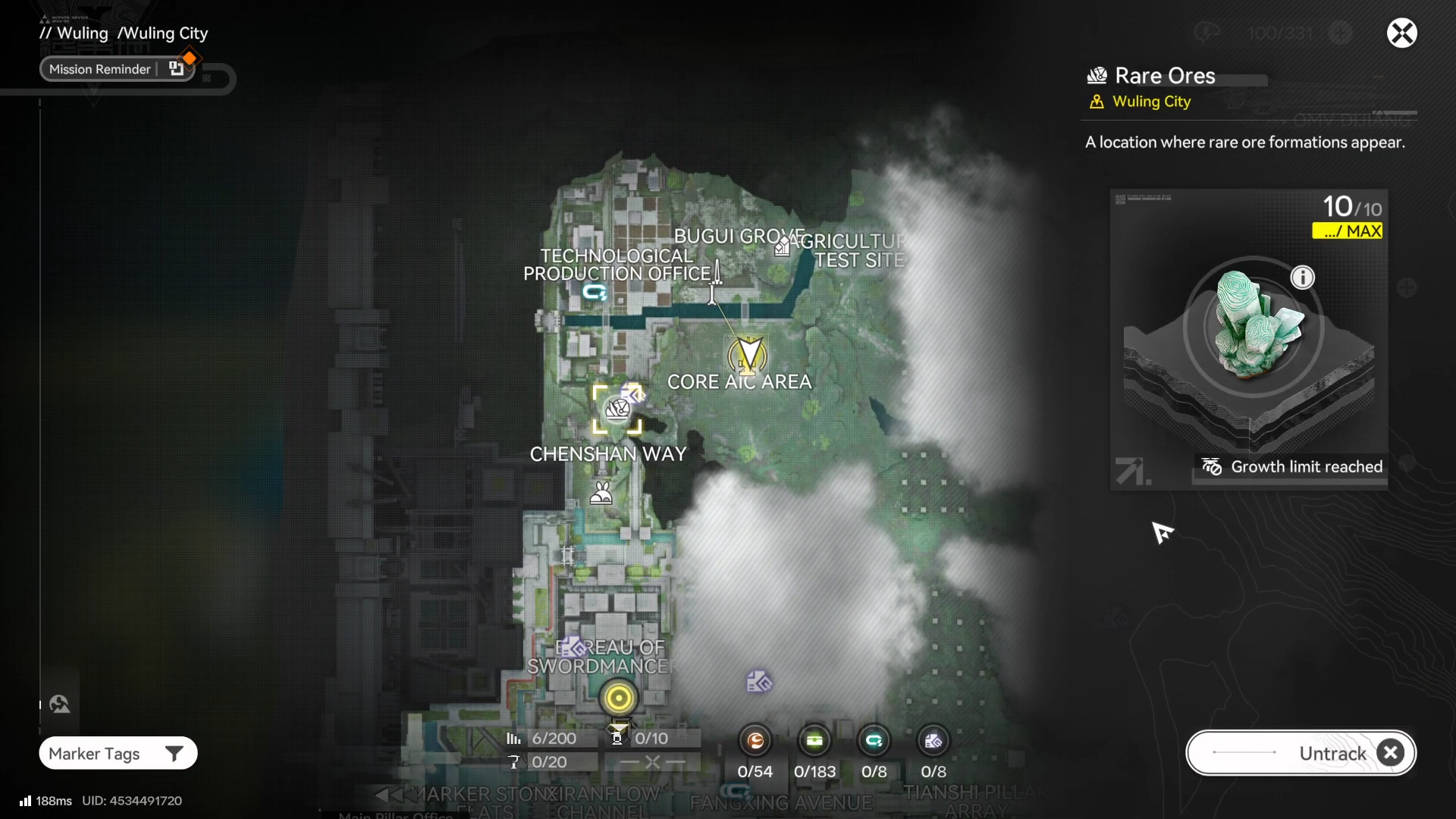Click the yellow circular objective marker
This screenshot has height=819, width=1456.
click(618, 698)
